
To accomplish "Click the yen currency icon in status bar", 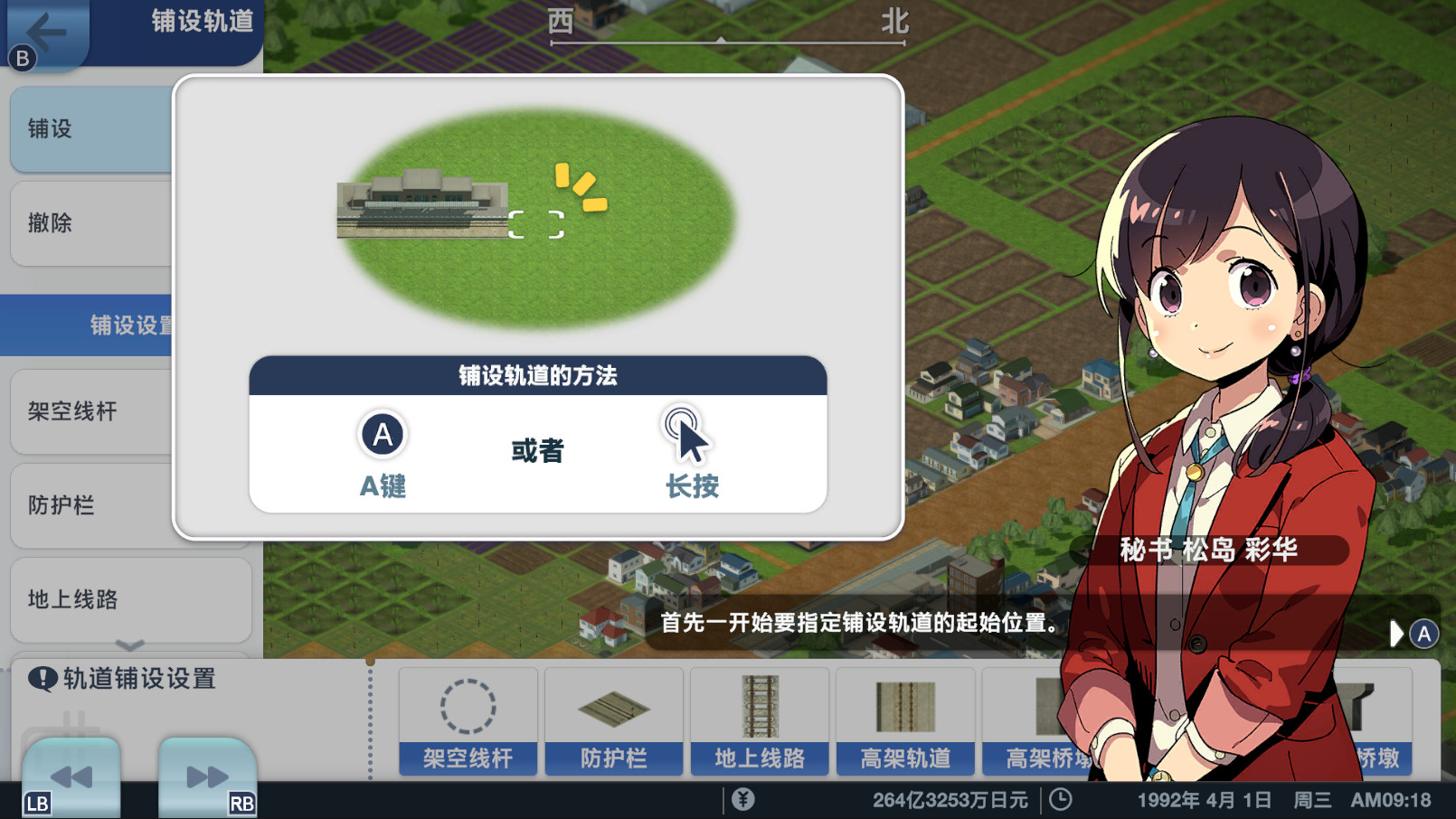I will (x=743, y=799).
